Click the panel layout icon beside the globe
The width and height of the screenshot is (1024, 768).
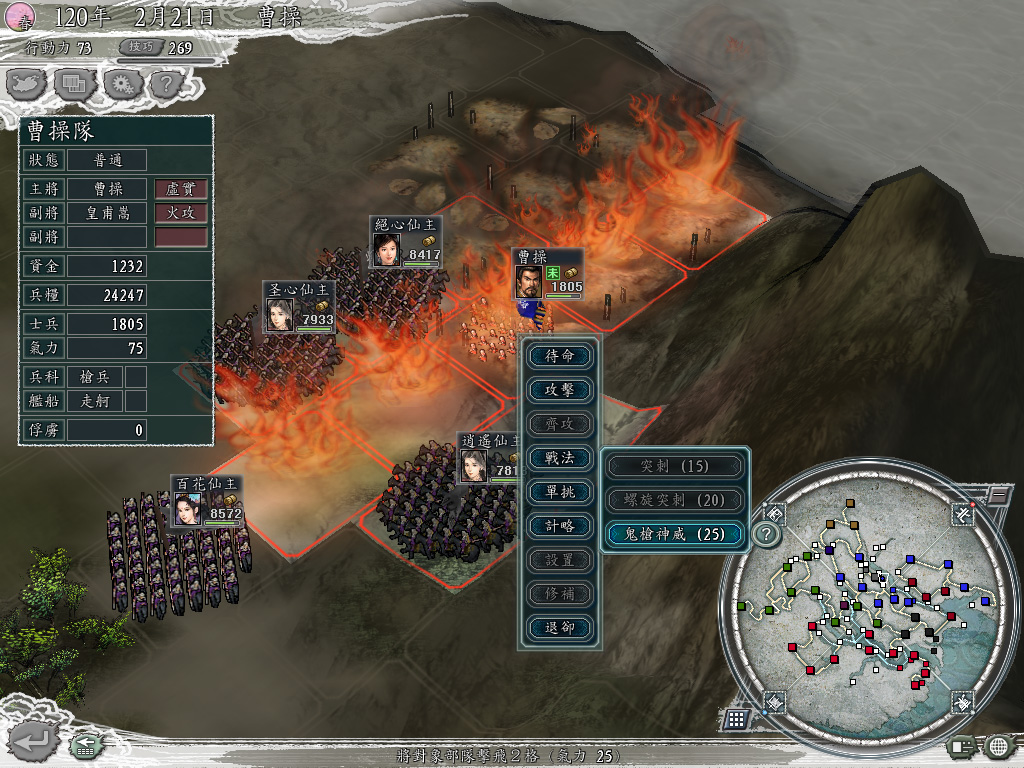[962, 745]
